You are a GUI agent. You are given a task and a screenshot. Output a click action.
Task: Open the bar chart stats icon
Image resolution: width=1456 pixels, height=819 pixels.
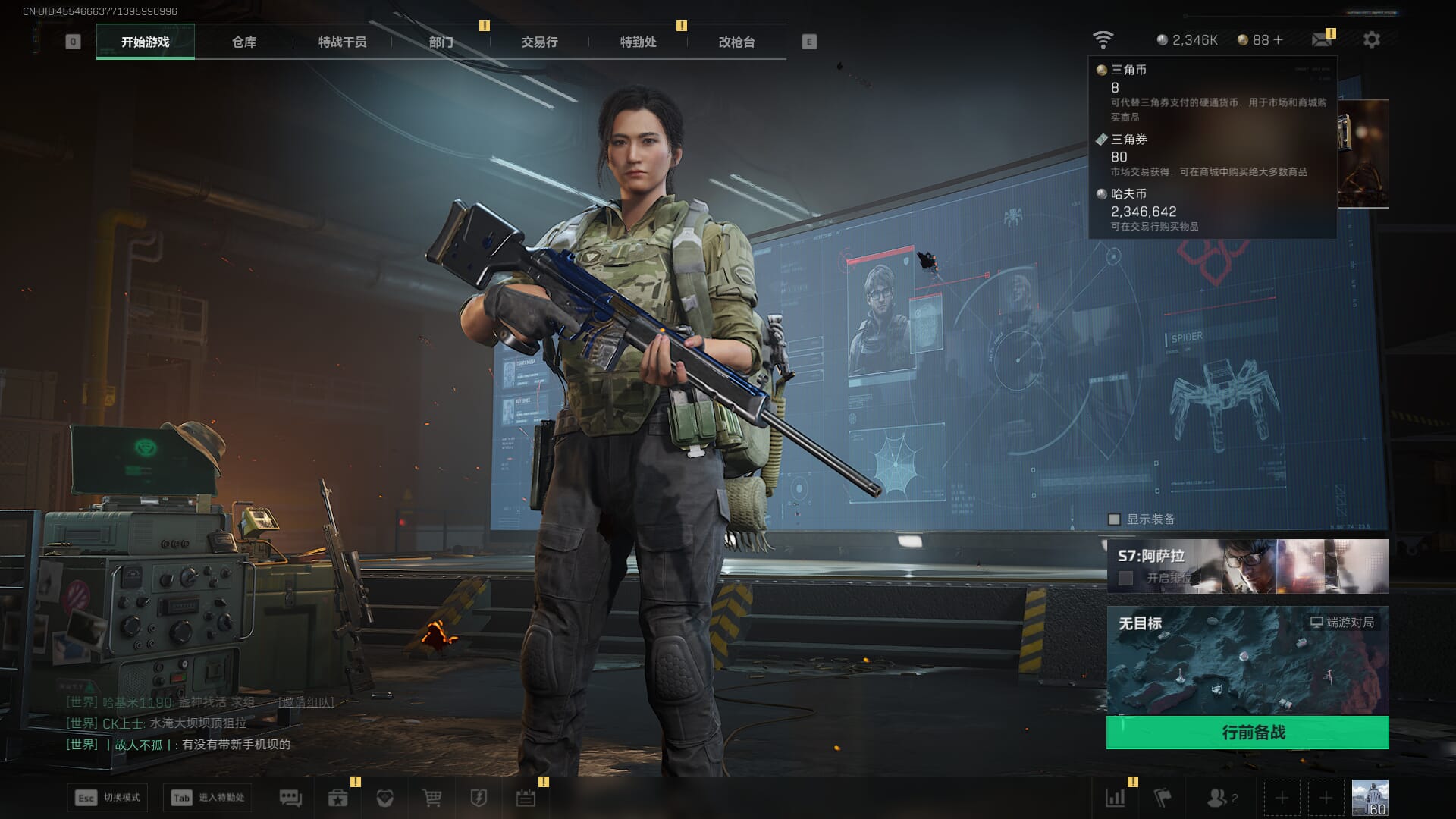[1116, 798]
